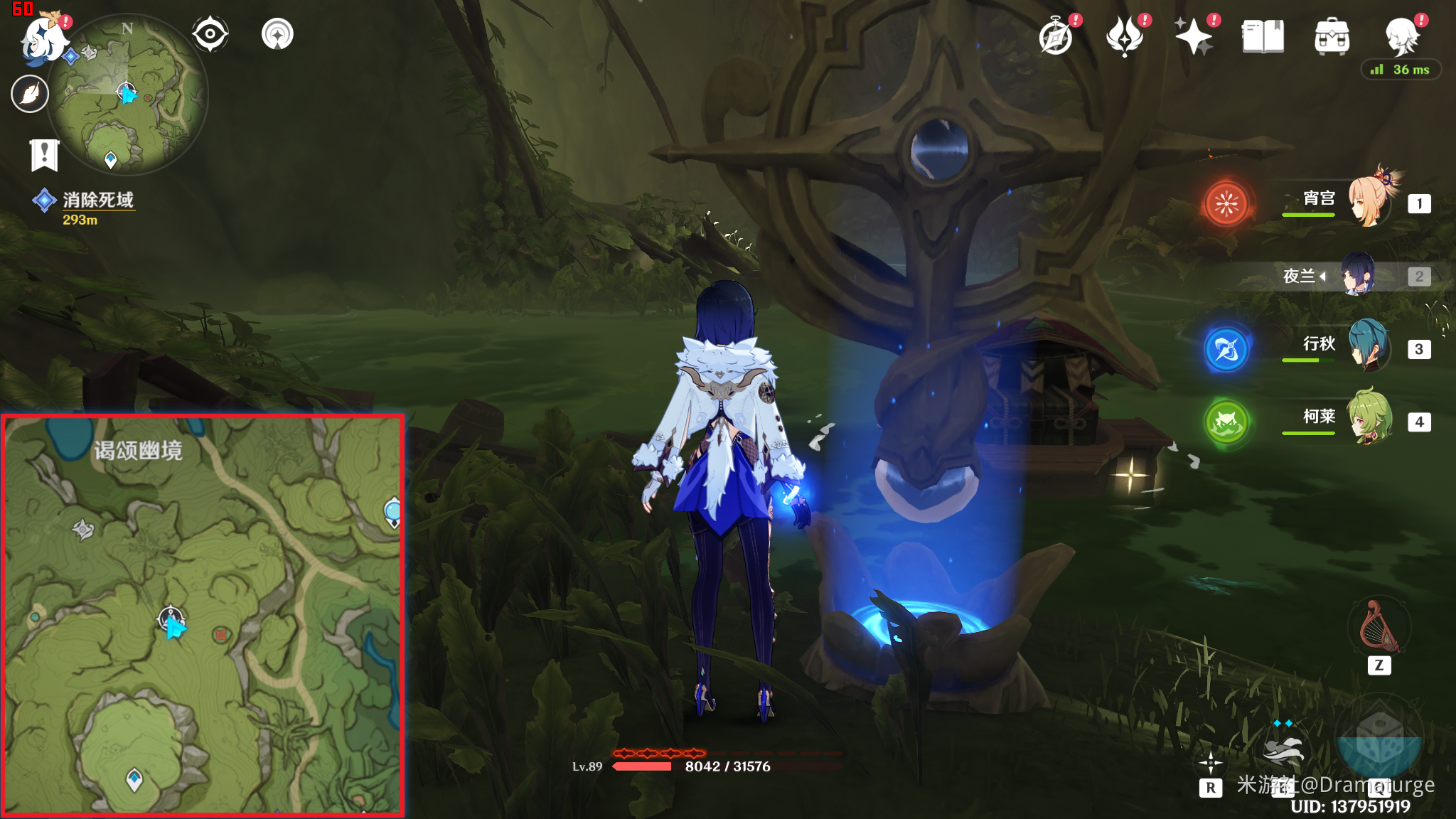Open the adventurer handbook book icon

(1263, 36)
